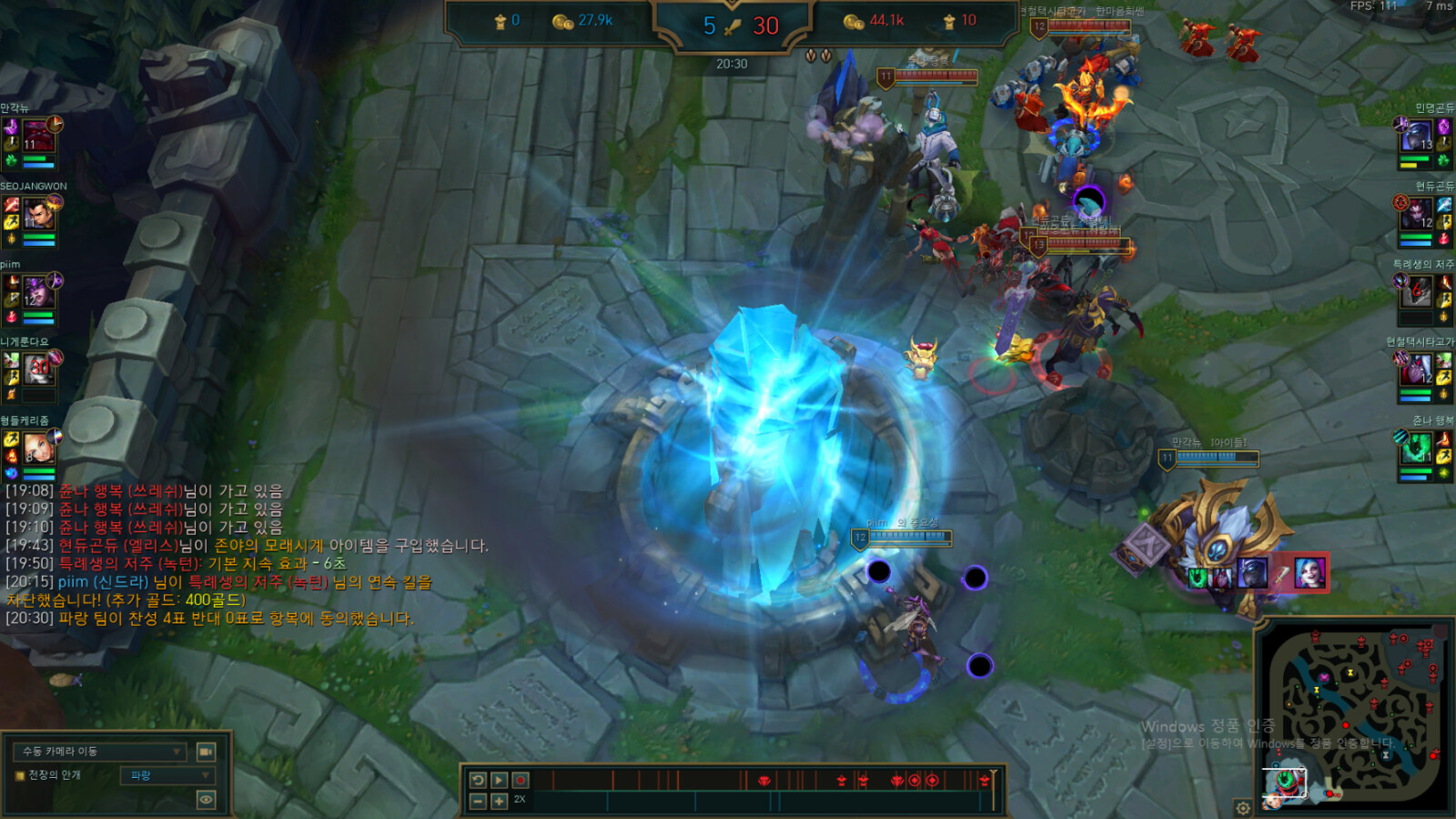Viewport: 1456px width, 819px height.
Task: Increase playback speed with the plus button
Action: coord(499,801)
